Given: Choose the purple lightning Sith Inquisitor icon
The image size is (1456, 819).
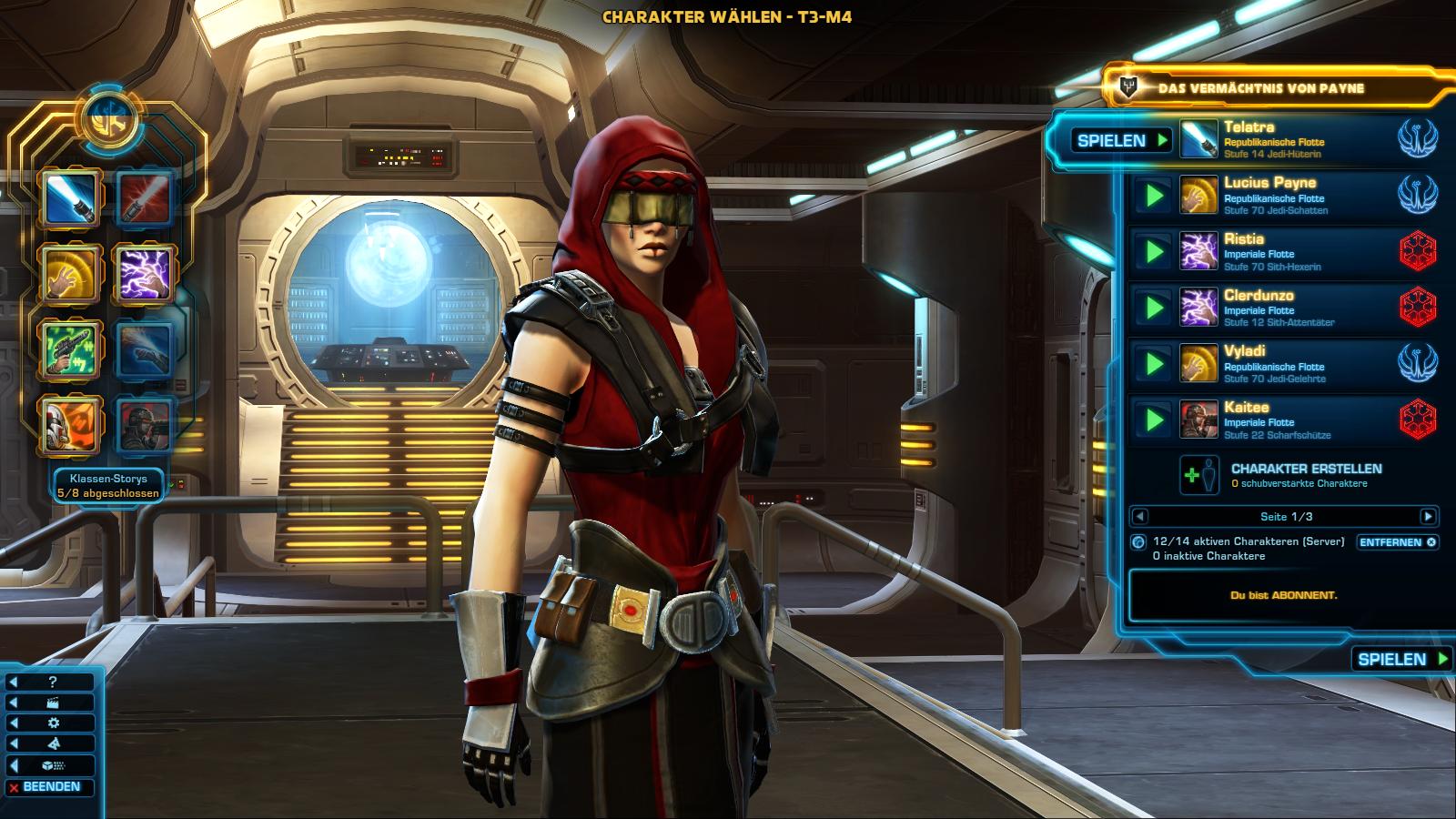Looking at the screenshot, I should coord(144,273).
